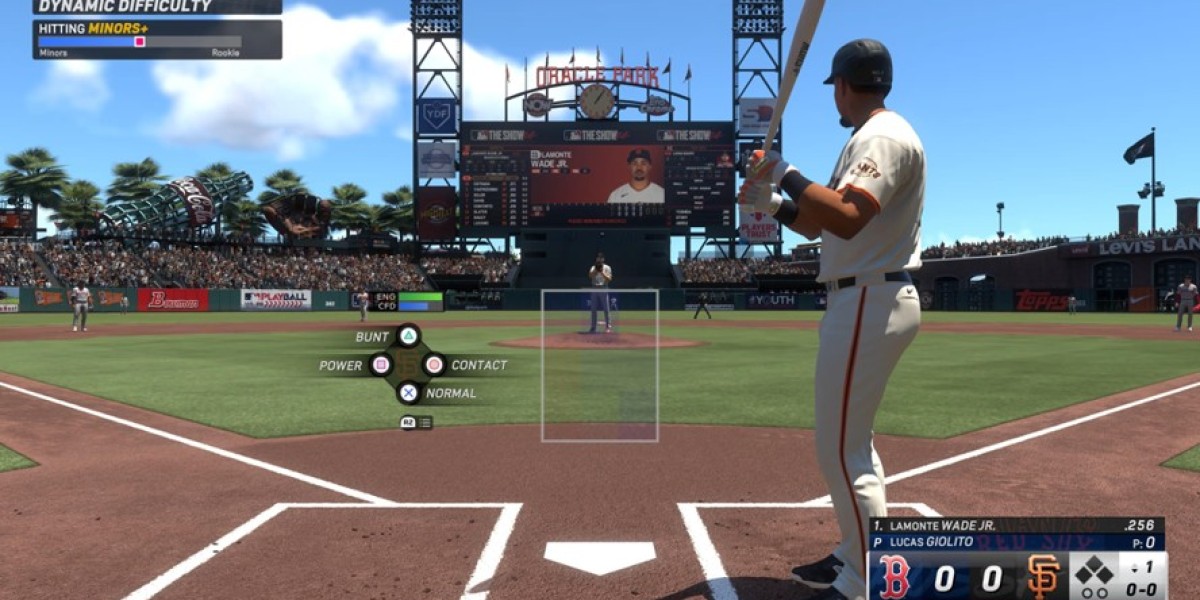Choose the Contact swing option
The height and width of the screenshot is (600, 1200).
click(x=434, y=365)
